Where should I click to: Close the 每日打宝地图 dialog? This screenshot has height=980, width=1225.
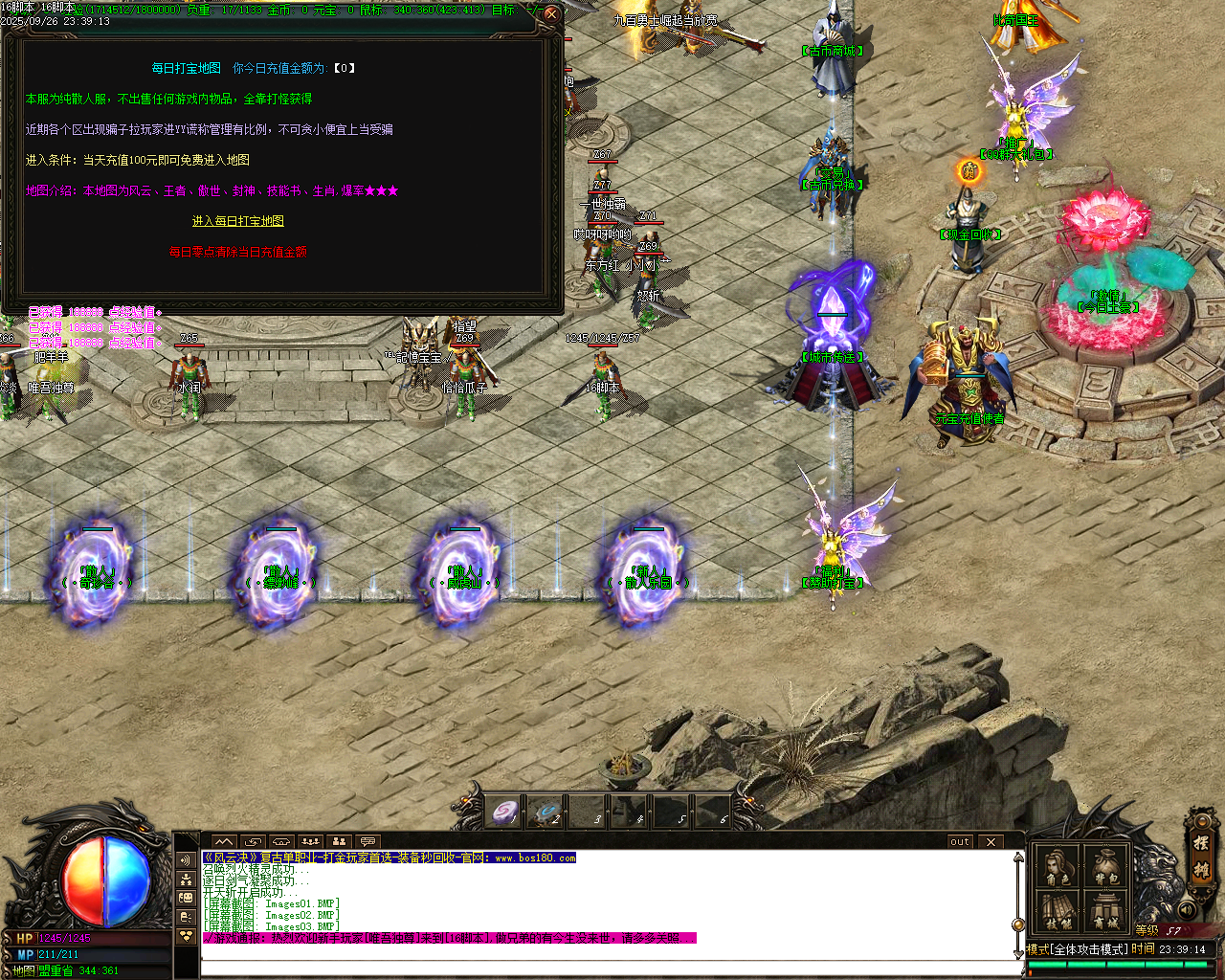[550, 14]
